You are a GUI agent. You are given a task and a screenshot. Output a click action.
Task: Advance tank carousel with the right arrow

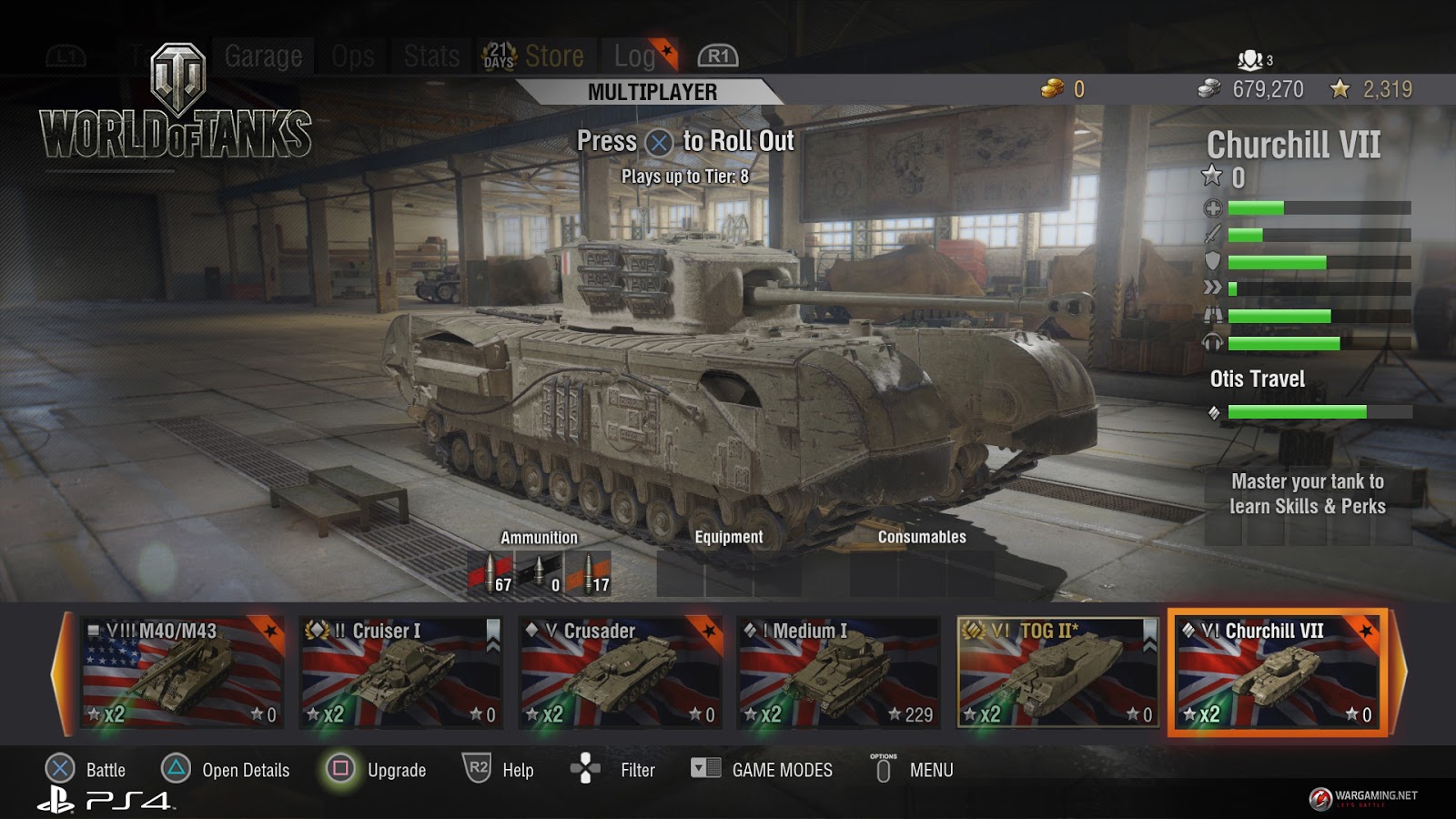pyautogui.click(x=1399, y=672)
